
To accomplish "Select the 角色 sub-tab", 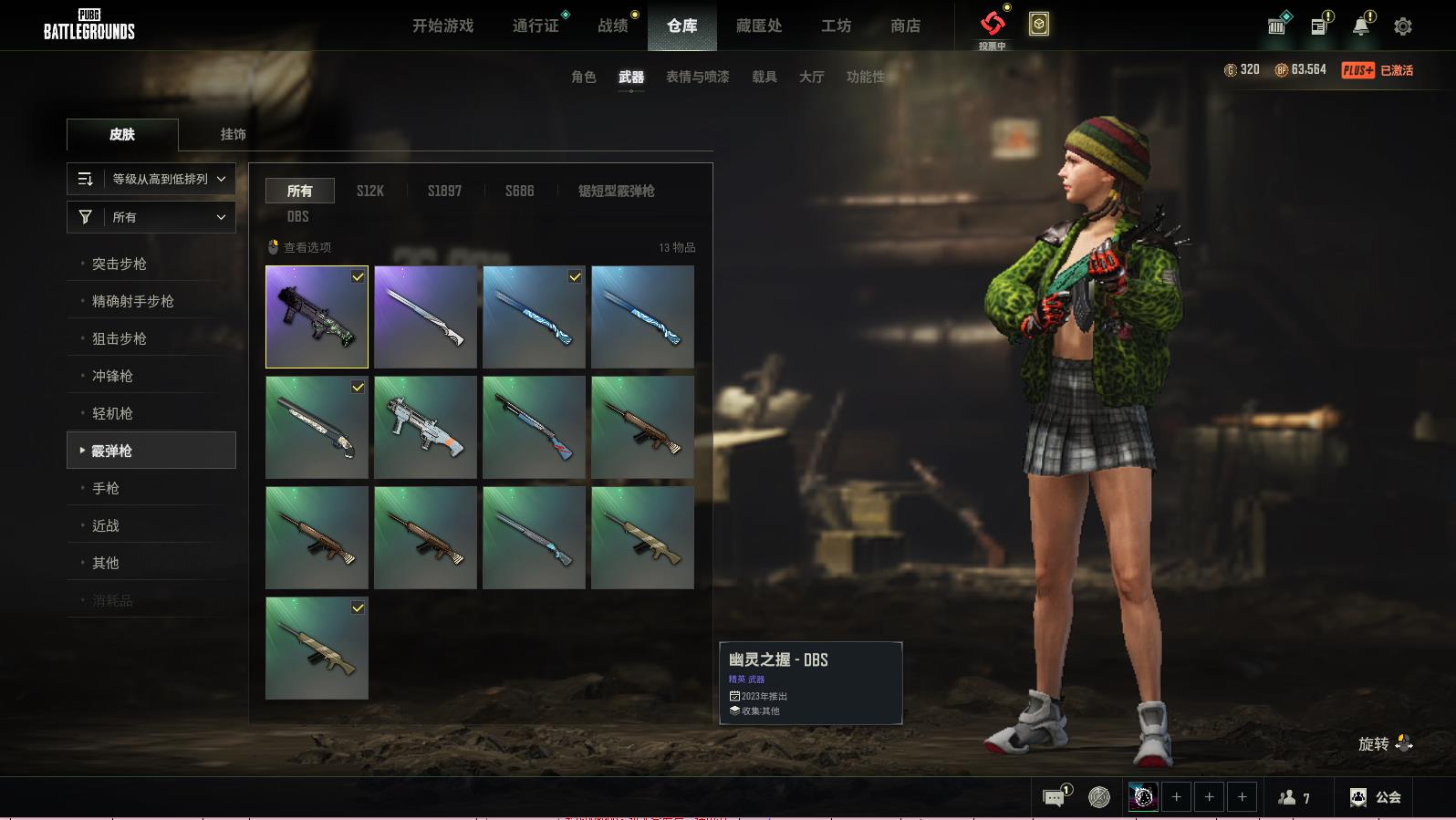I will [x=583, y=77].
